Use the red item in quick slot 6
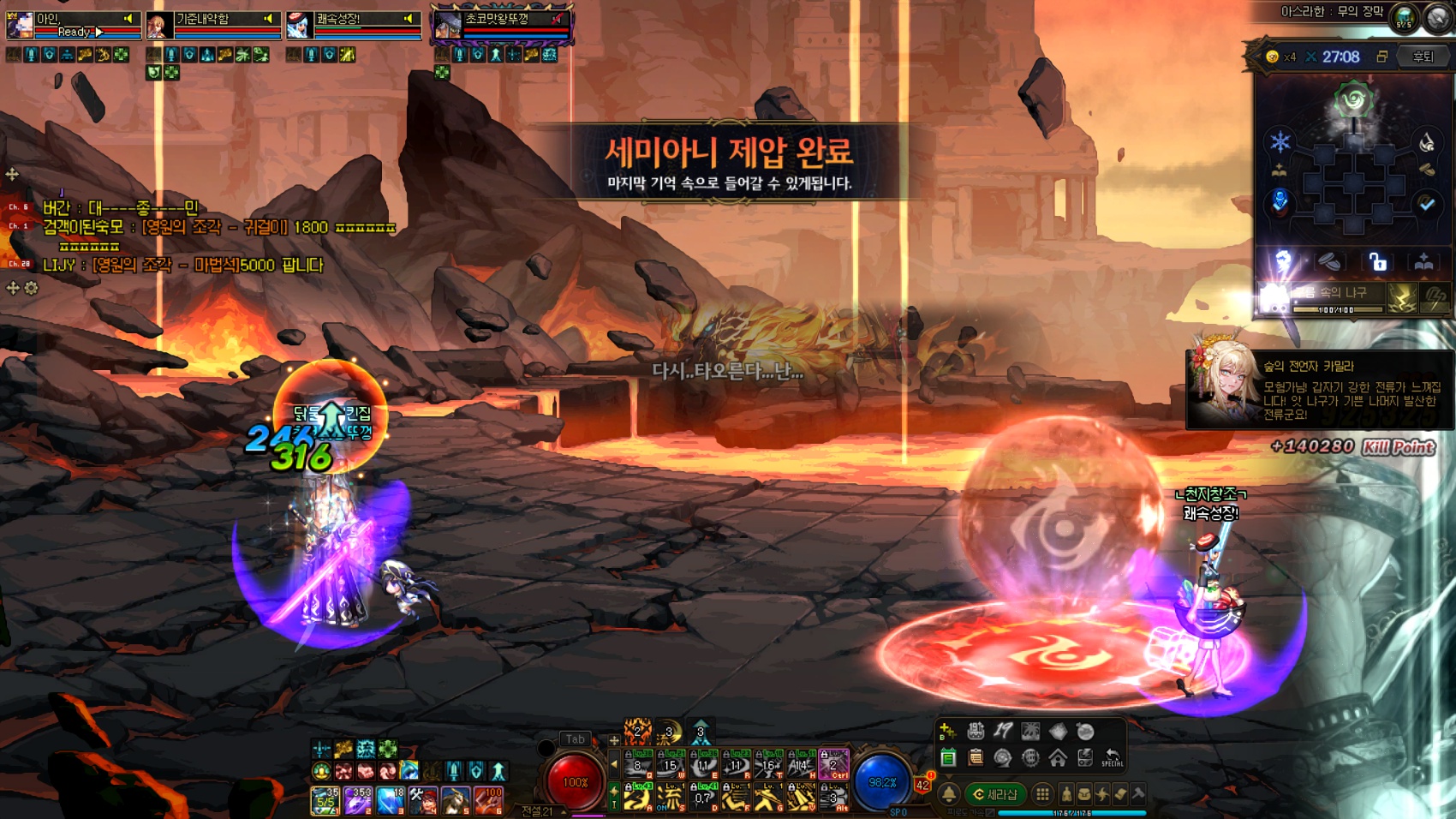The height and width of the screenshot is (819, 1456). point(488,800)
